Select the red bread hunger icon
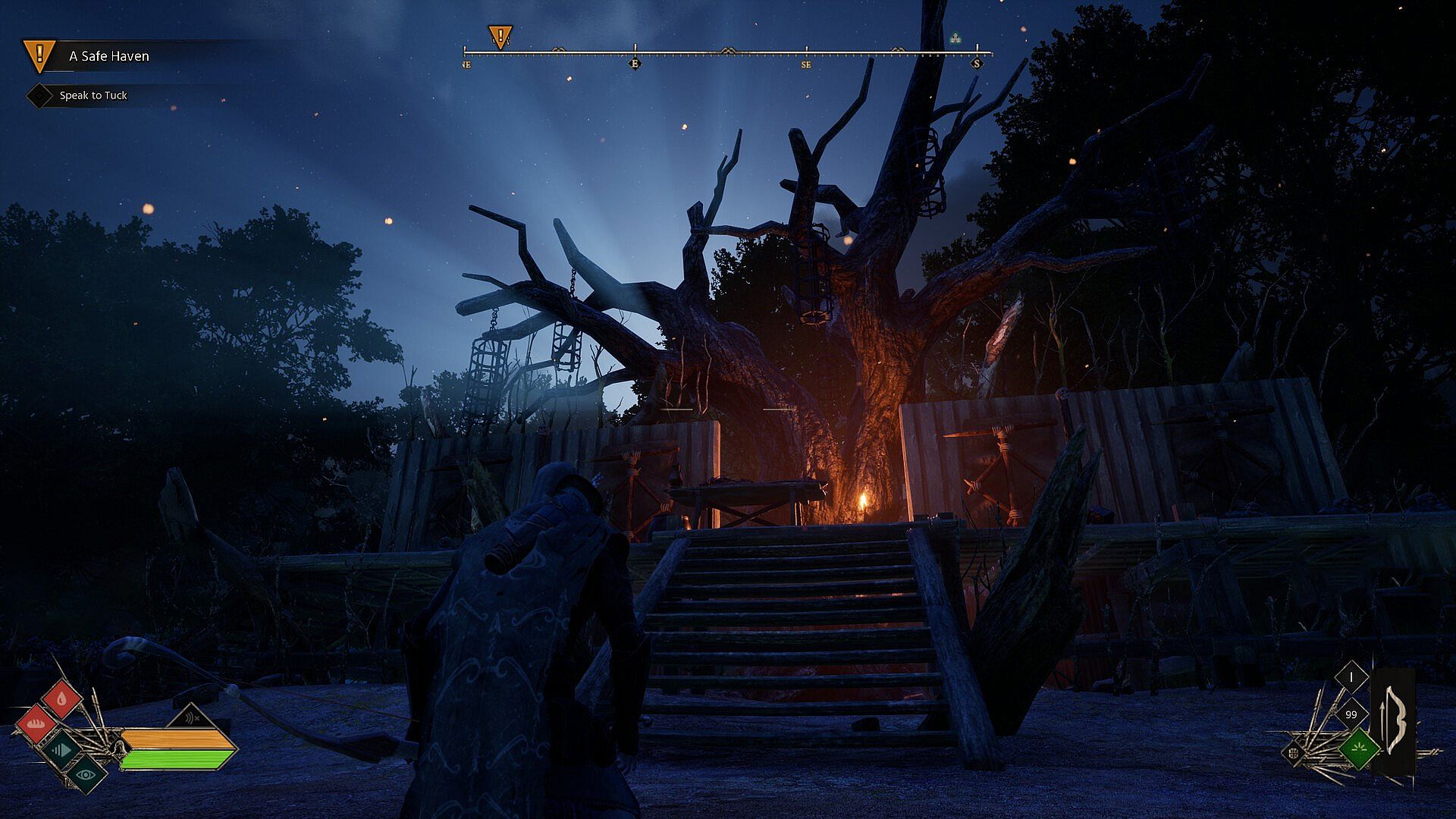Viewport: 1456px width, 819px height. 36,723
